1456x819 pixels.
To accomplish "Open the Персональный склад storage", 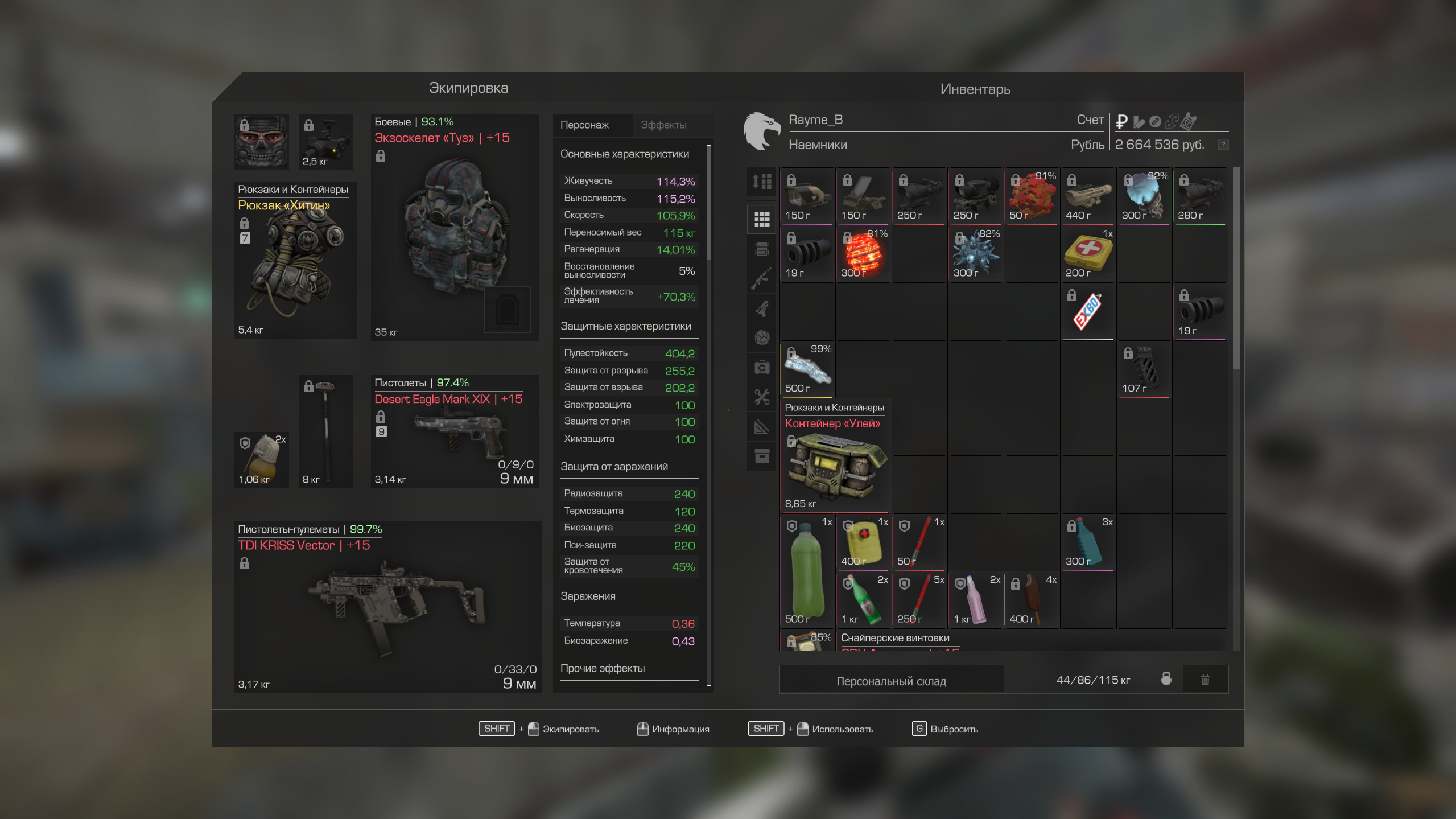I will click(x=891, y=681).
